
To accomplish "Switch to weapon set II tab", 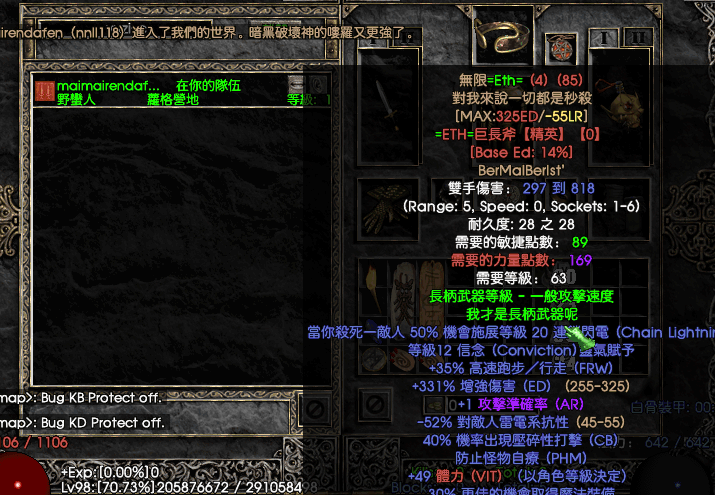I will pos(637,38).
